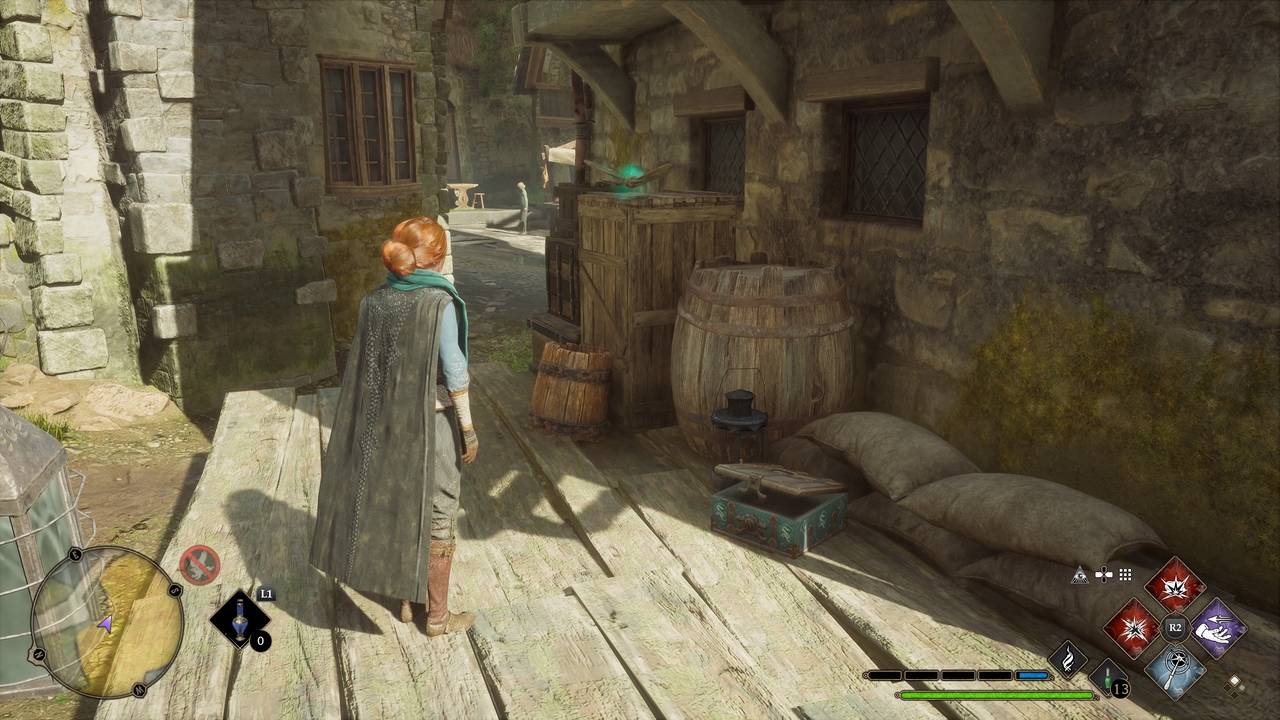Select the four-way d-pad icon
Viewport: 1280px width, 720px height.
[x=1103, y=574]
